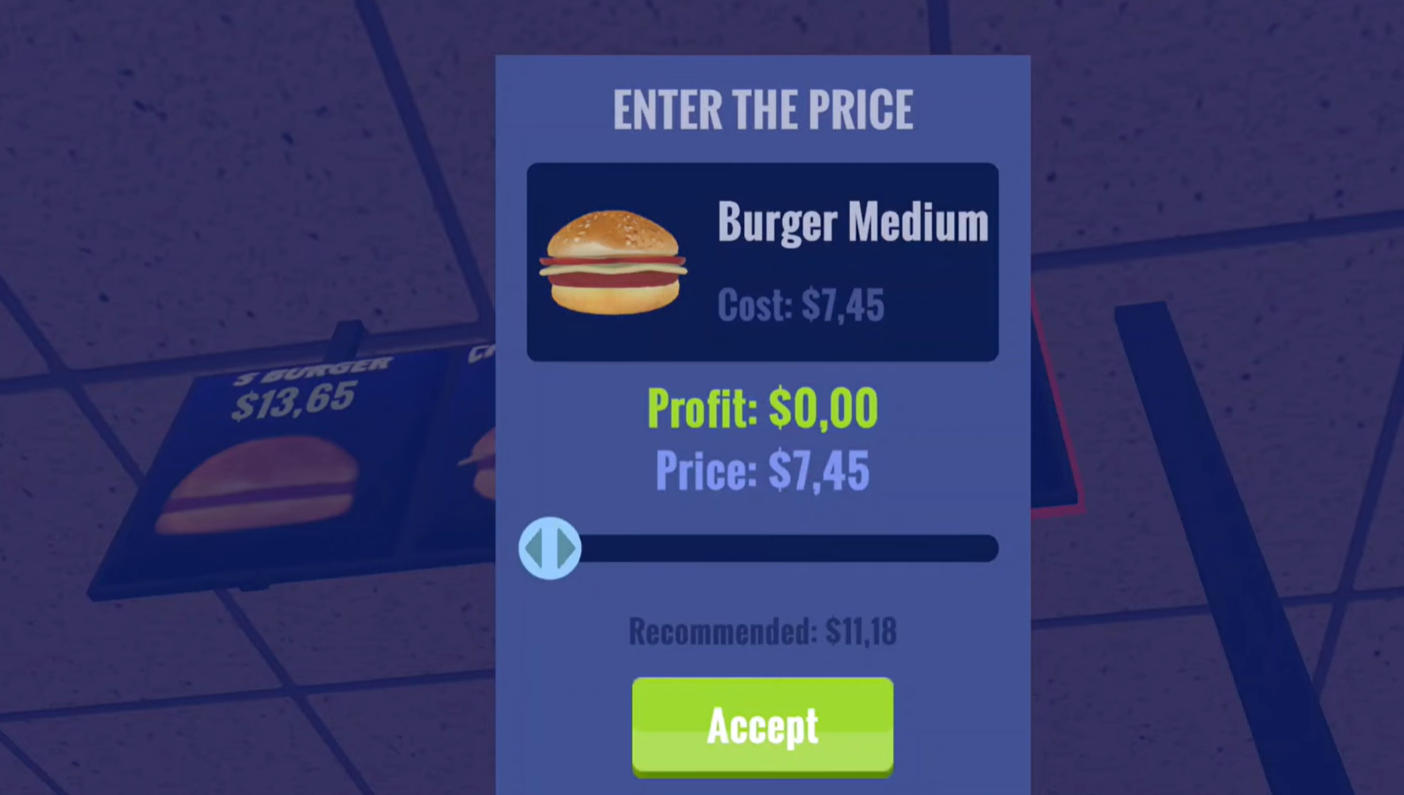Click the Profit $0,00 label
Viewport: 1404px width, 795px height.
click(762, 408)
